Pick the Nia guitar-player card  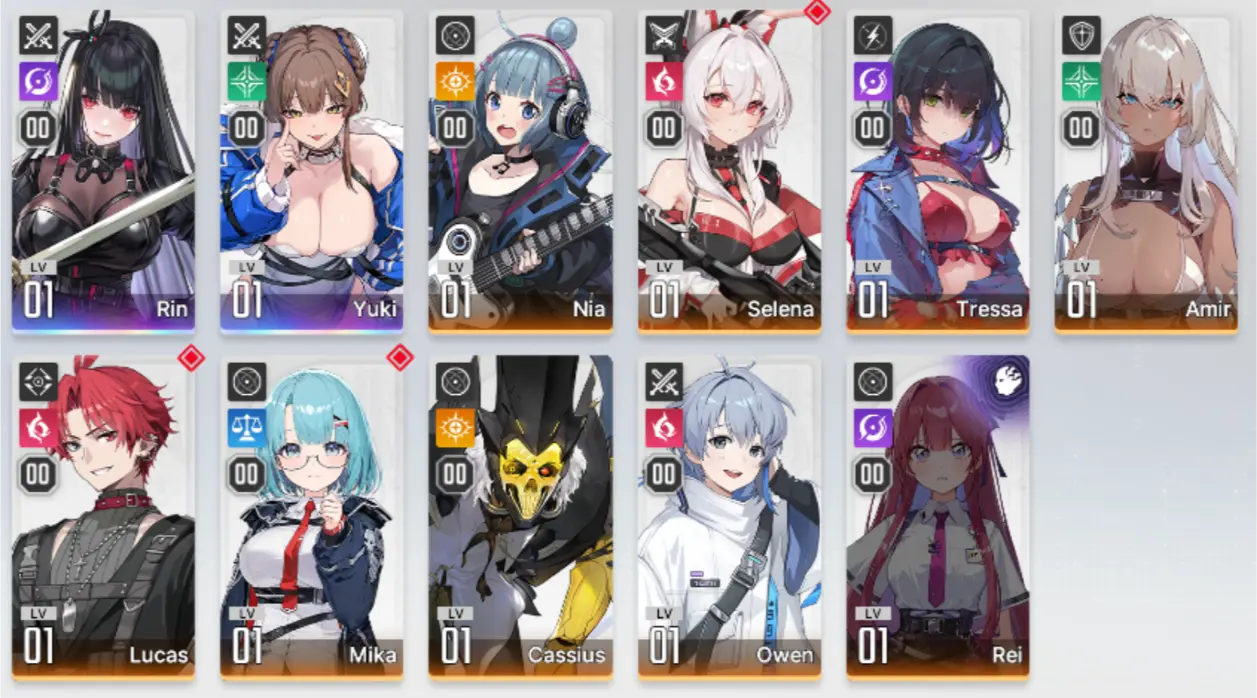coord(520,170)
